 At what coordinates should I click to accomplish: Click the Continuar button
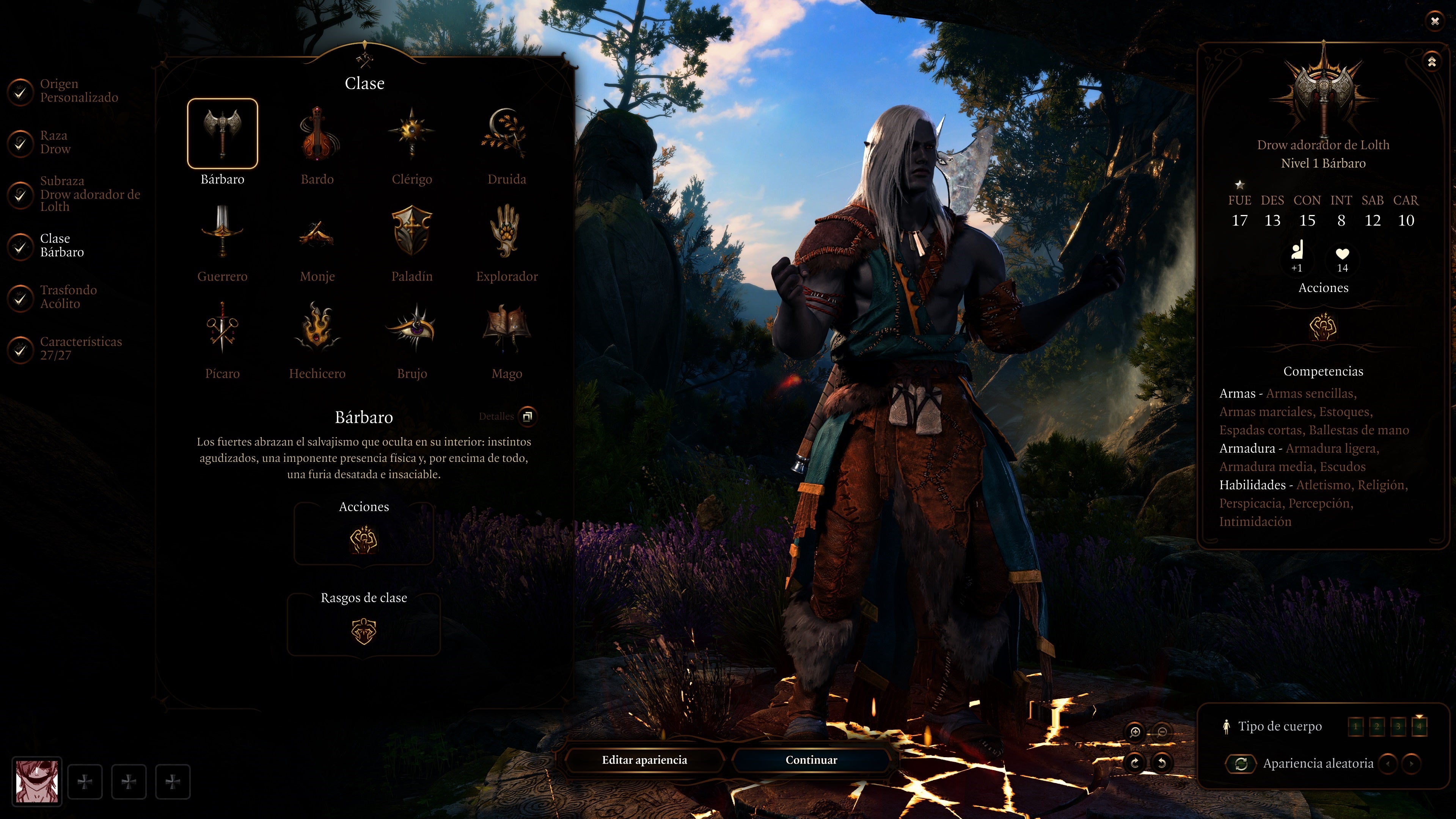(811, 760)
